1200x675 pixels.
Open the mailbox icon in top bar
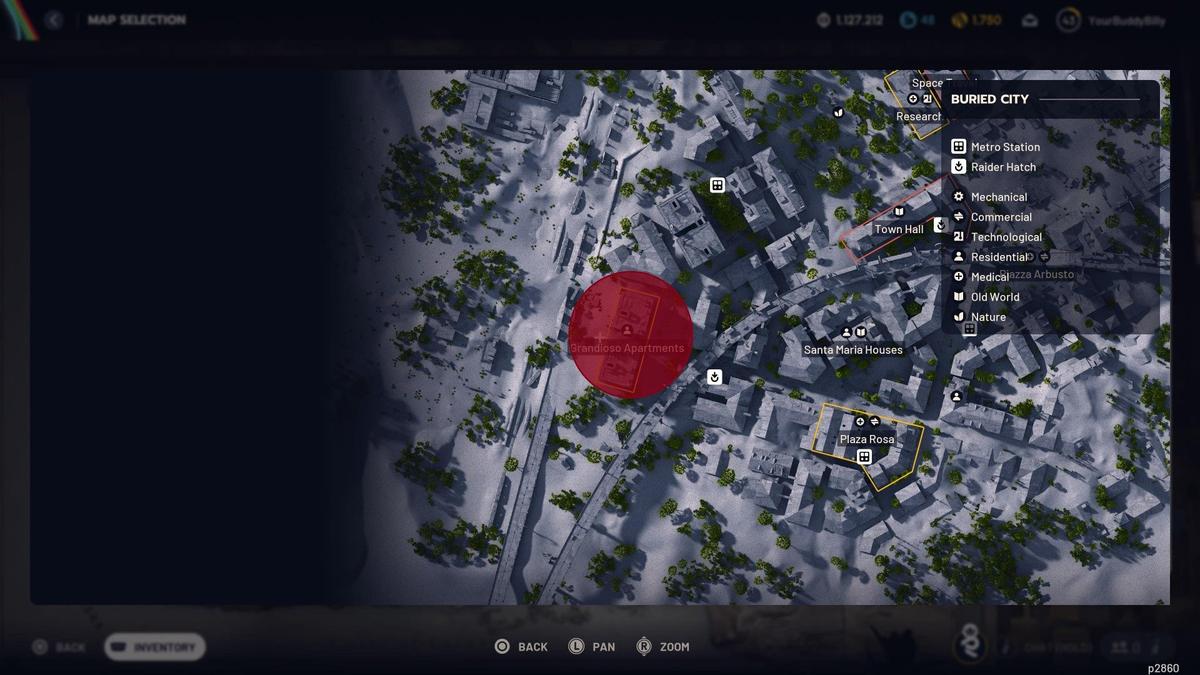click(x=1030, y=20)
